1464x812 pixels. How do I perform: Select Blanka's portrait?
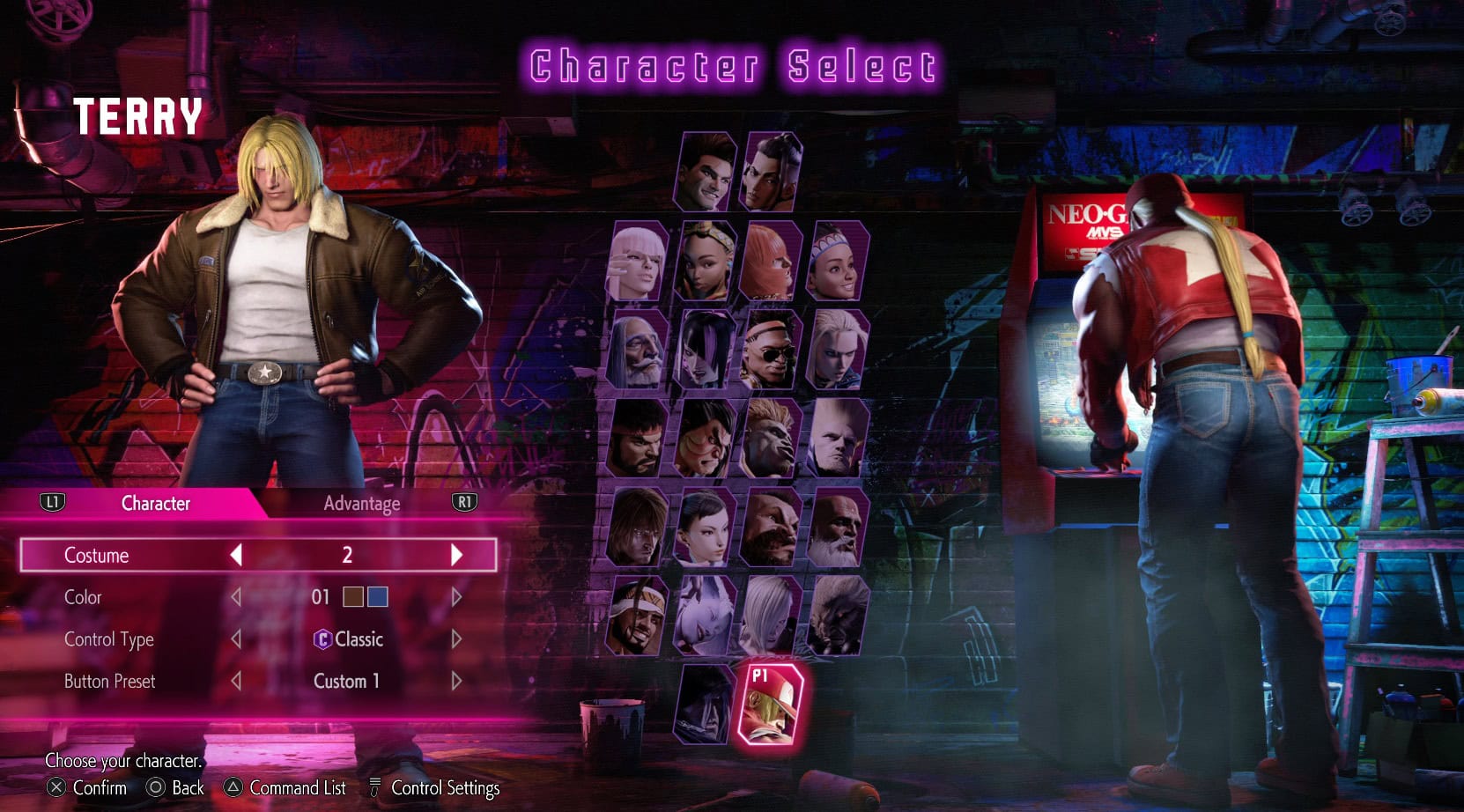(x=771, y=438)
